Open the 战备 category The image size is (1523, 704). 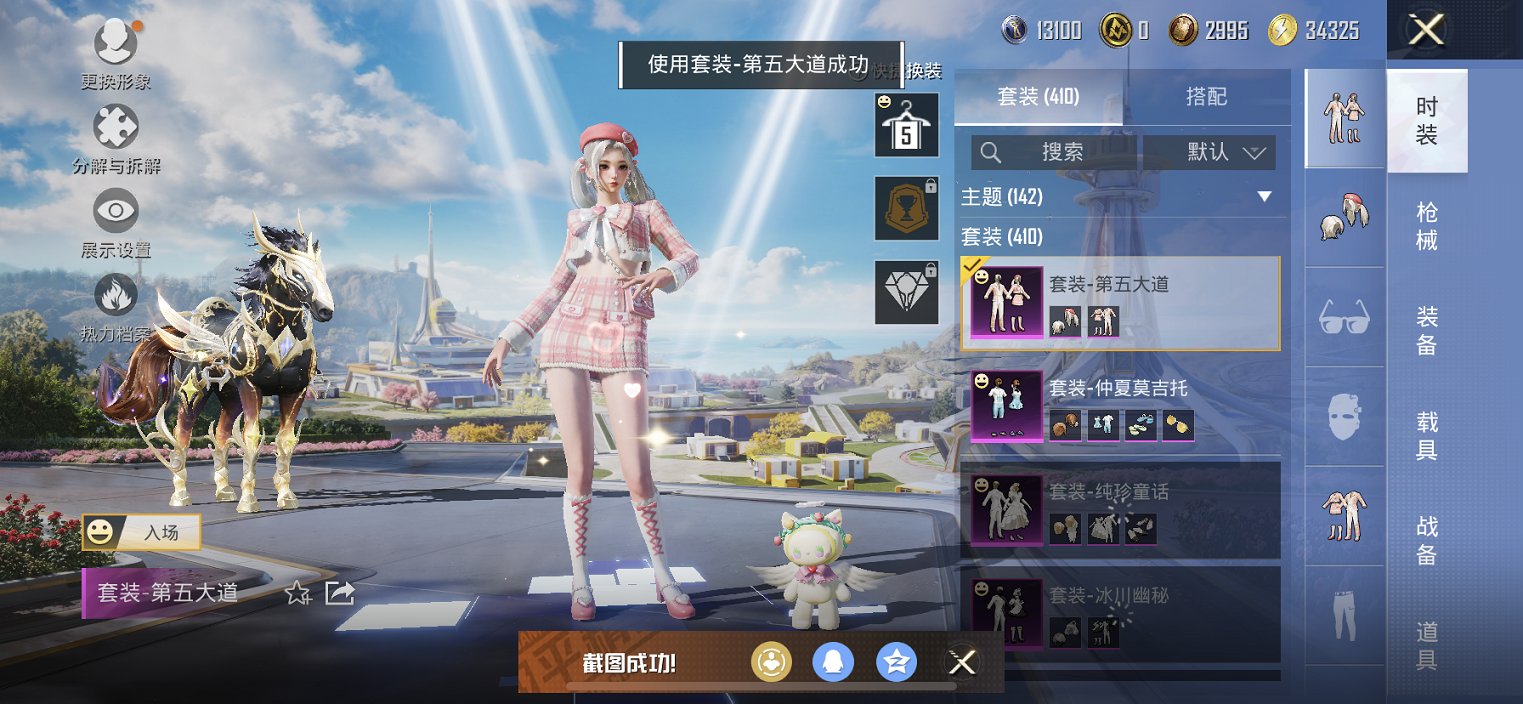pos(1427,540)
